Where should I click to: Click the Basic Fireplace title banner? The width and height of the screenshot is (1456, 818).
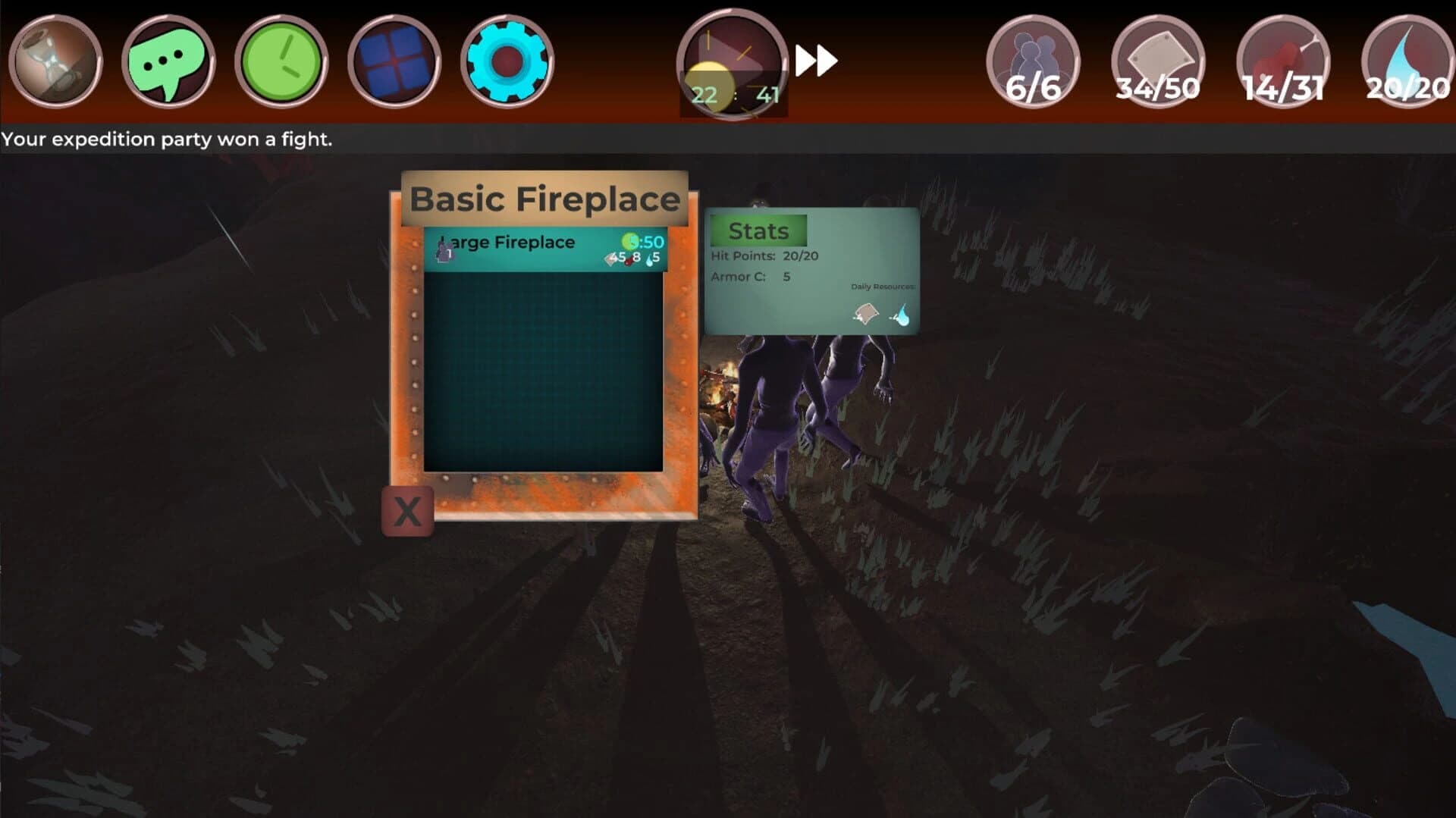pos(544,197)
